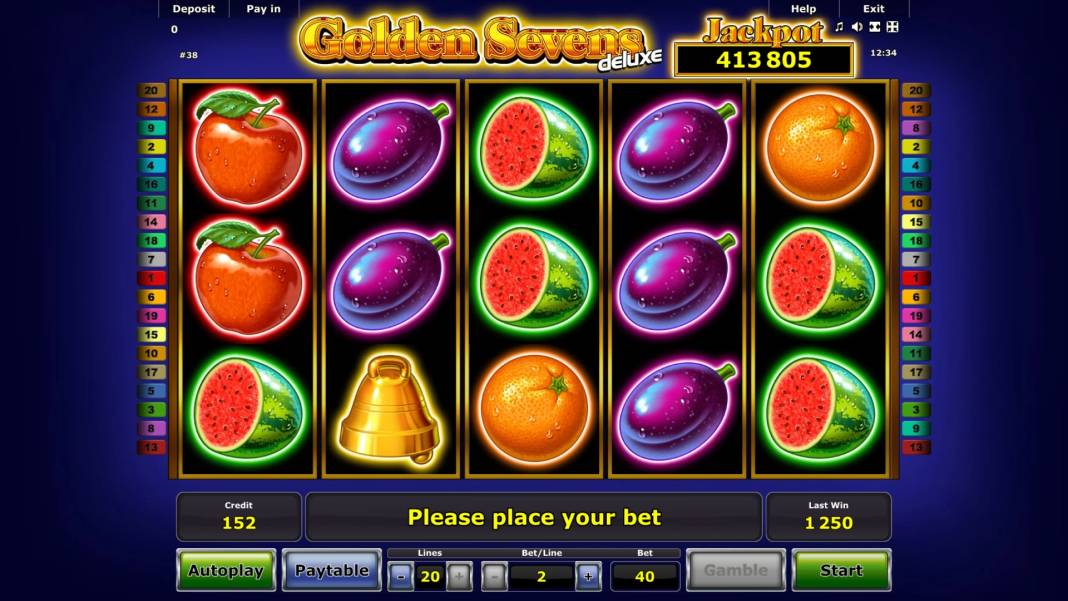Click the greyed-out Gamble button
Screen dimensions: 1068x601
[735, 570]
